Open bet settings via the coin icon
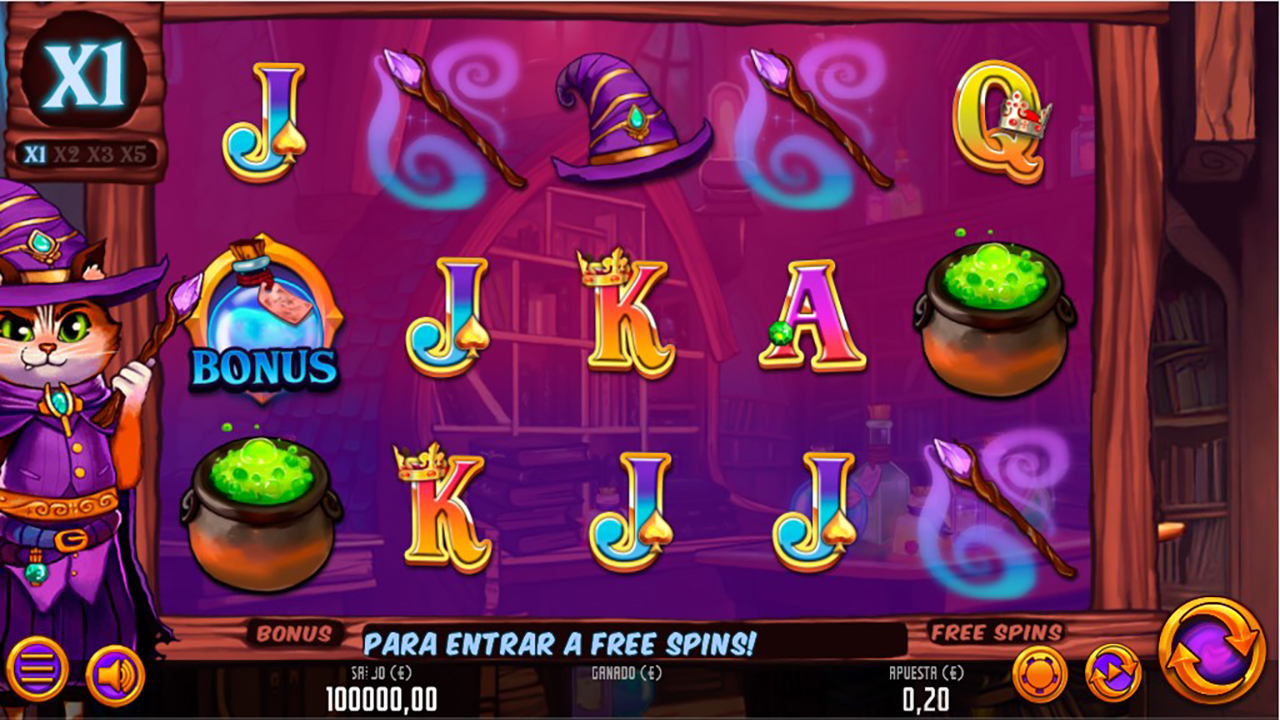 [1040, 672]
